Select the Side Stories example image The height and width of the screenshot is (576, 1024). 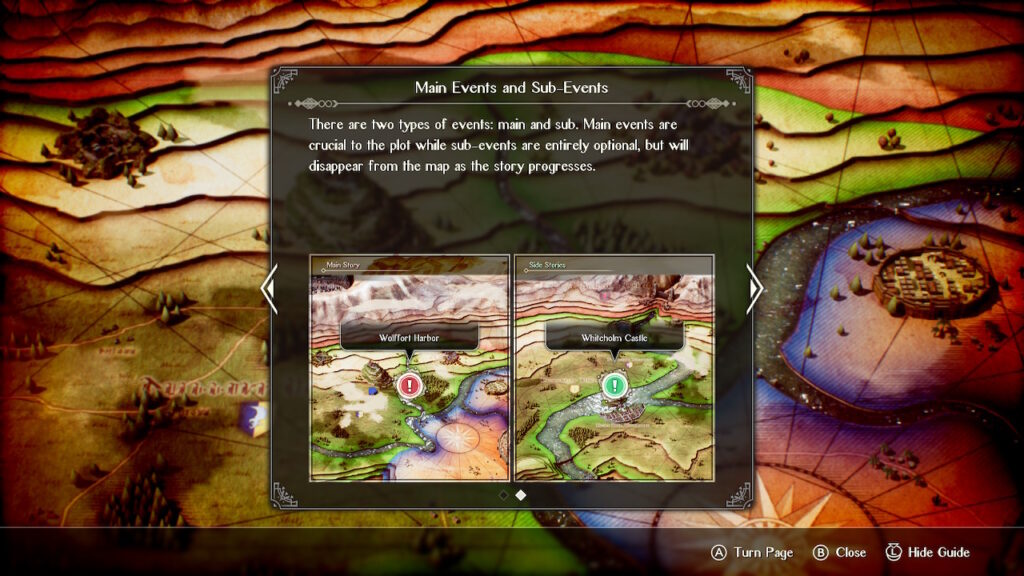614,368
